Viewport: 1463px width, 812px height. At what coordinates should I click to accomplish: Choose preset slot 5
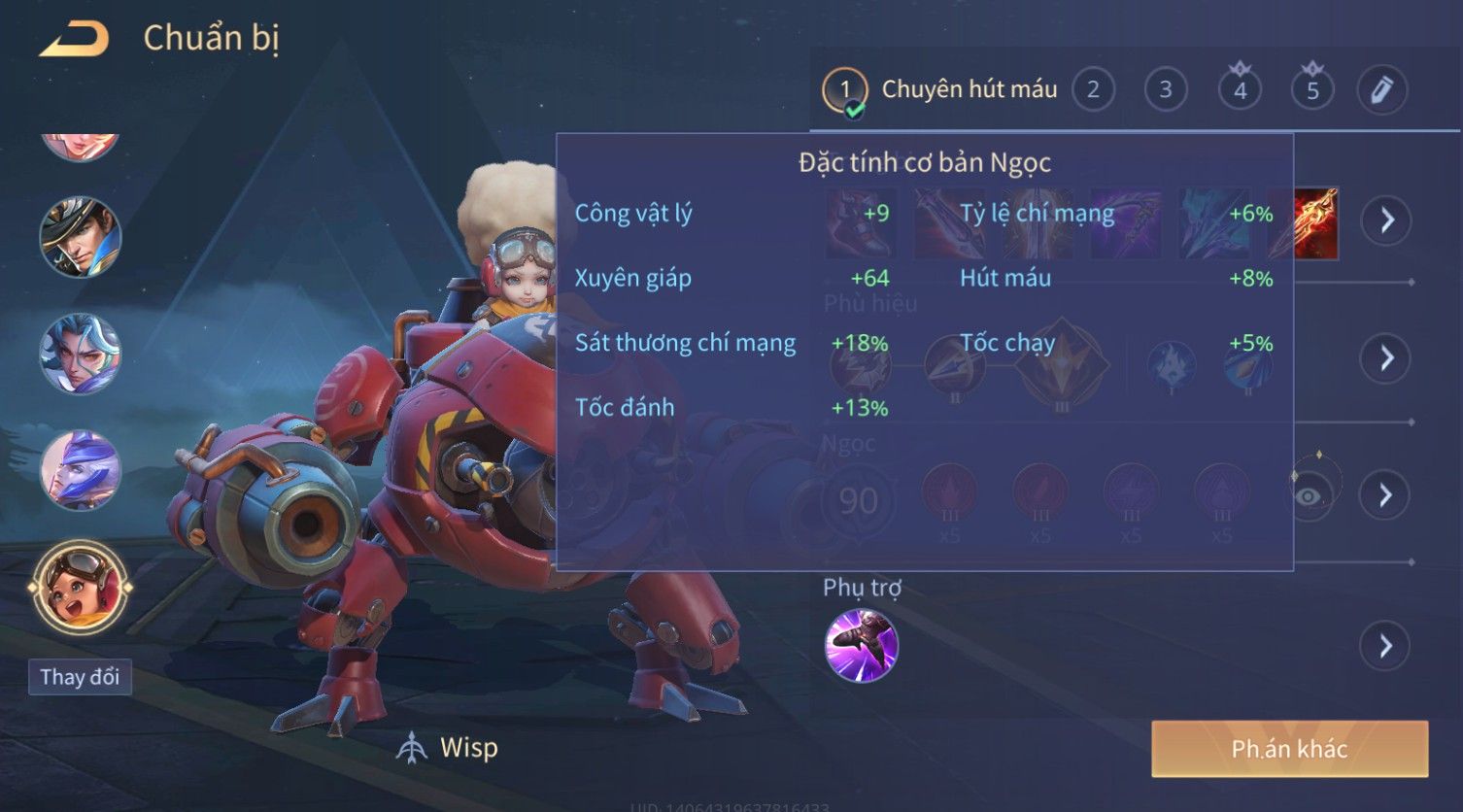tap(1312, 90)
